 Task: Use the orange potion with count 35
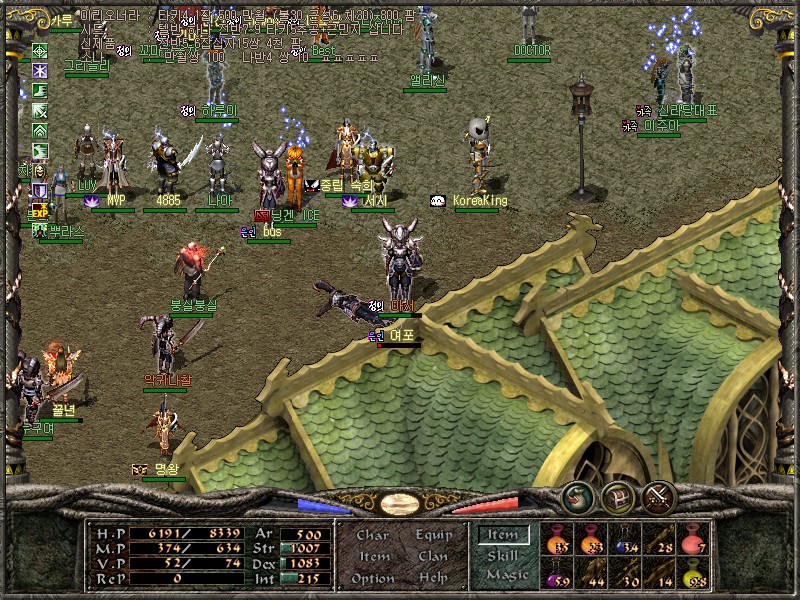coord(557,540)
